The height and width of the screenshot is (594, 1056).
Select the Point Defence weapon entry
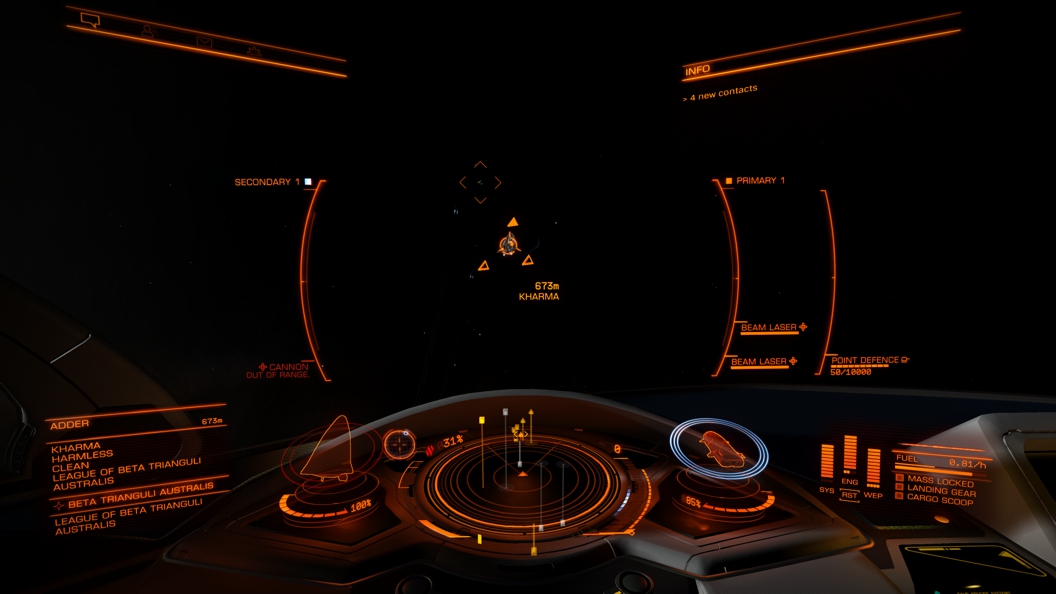tap(866, 360)
